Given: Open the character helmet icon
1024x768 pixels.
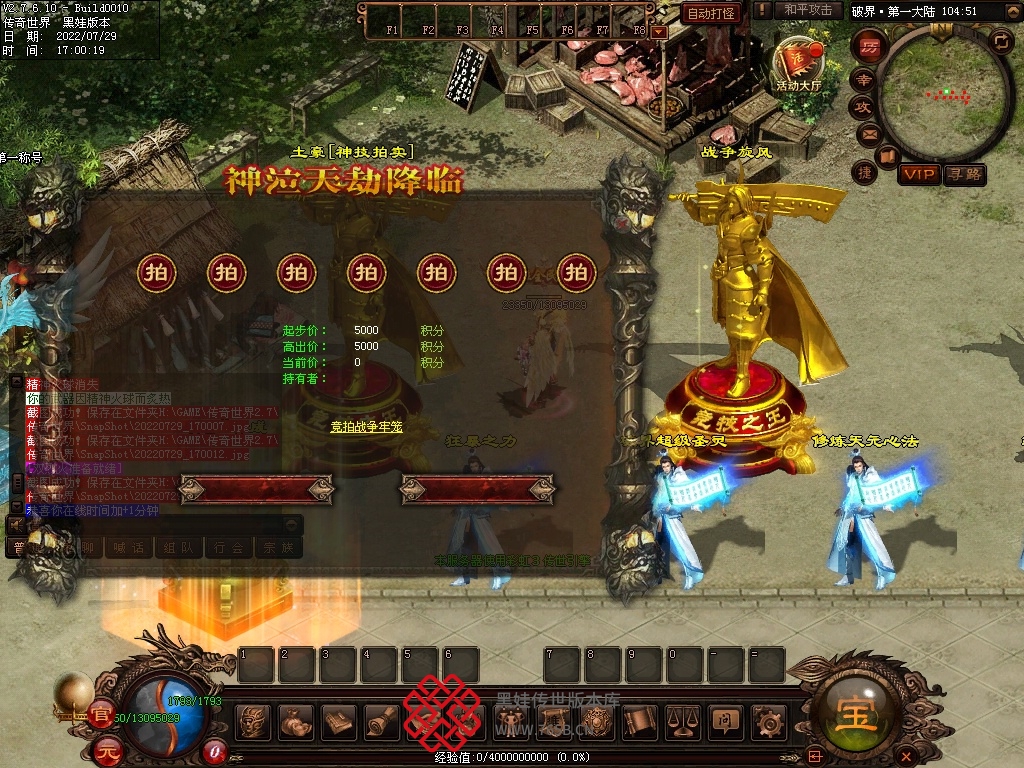Looking at the screenshot, I should (253, 722).
